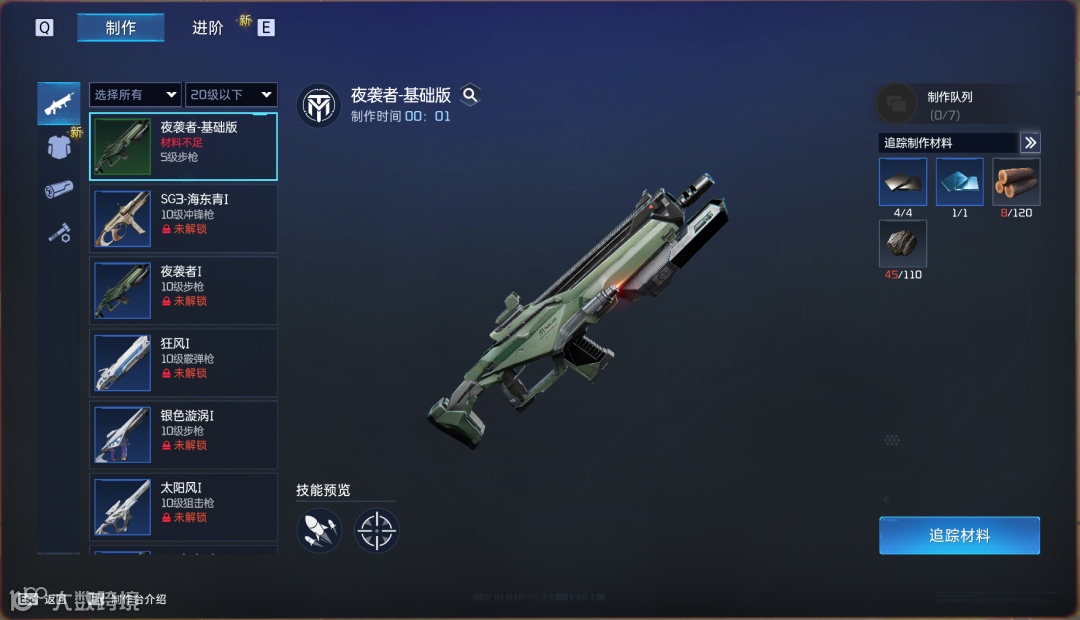
Task: Open the 20级以下 level dropdown
Action: point(231,95)
